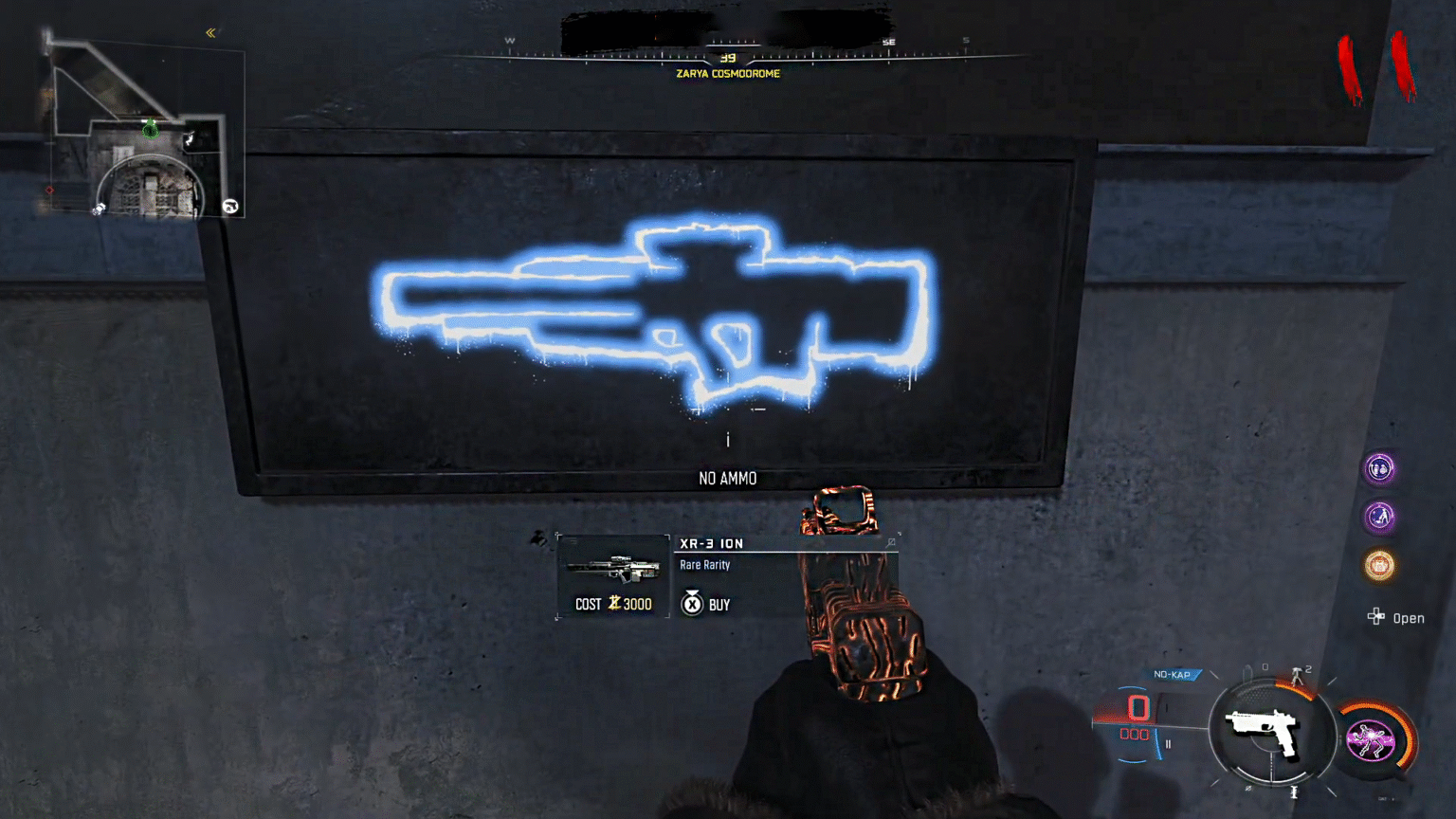Click the COST 3000 salvage field
This screenshot has height=819, width=1456.
pyautogui.click(x=616, y=604)
